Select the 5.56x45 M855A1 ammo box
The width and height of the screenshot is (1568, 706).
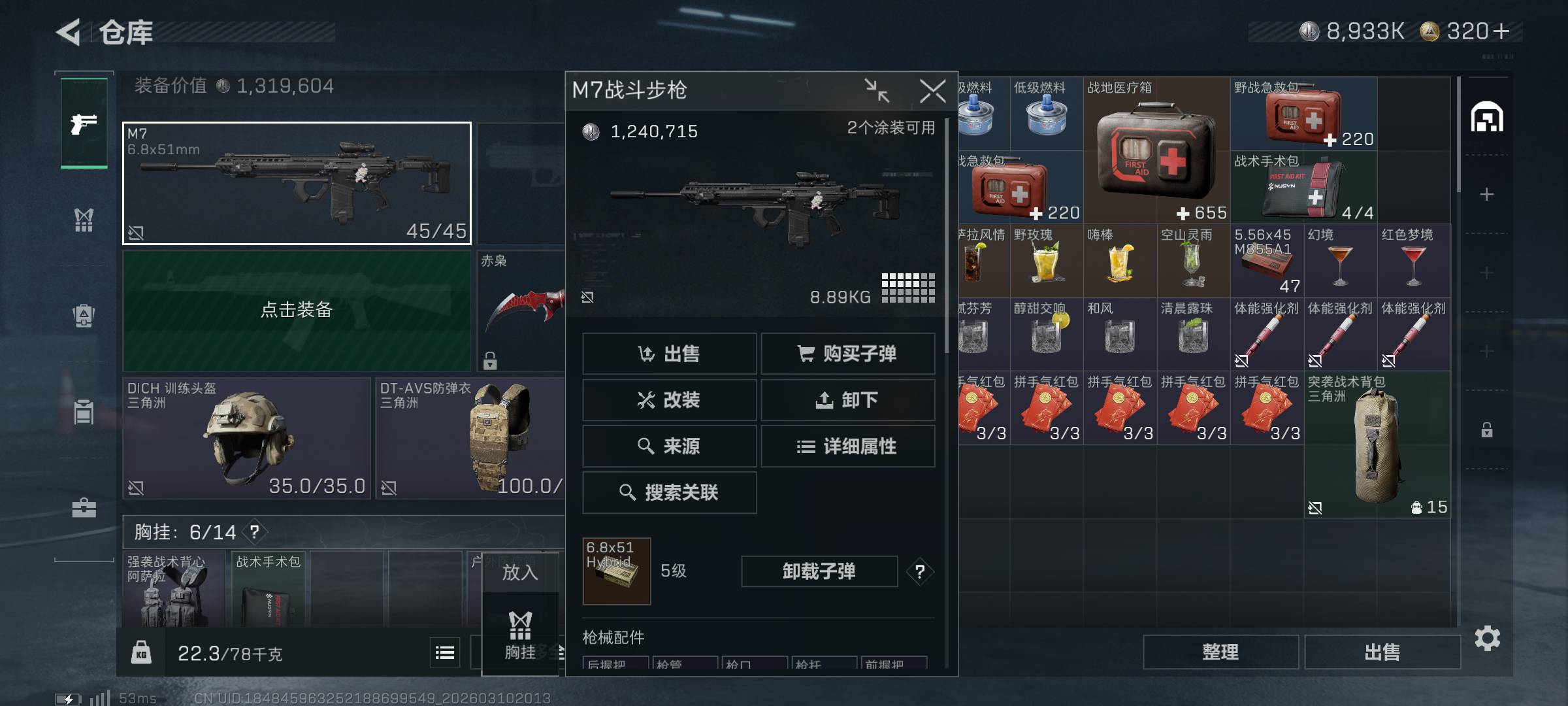pyautogui.click(x=1267, y=261)
